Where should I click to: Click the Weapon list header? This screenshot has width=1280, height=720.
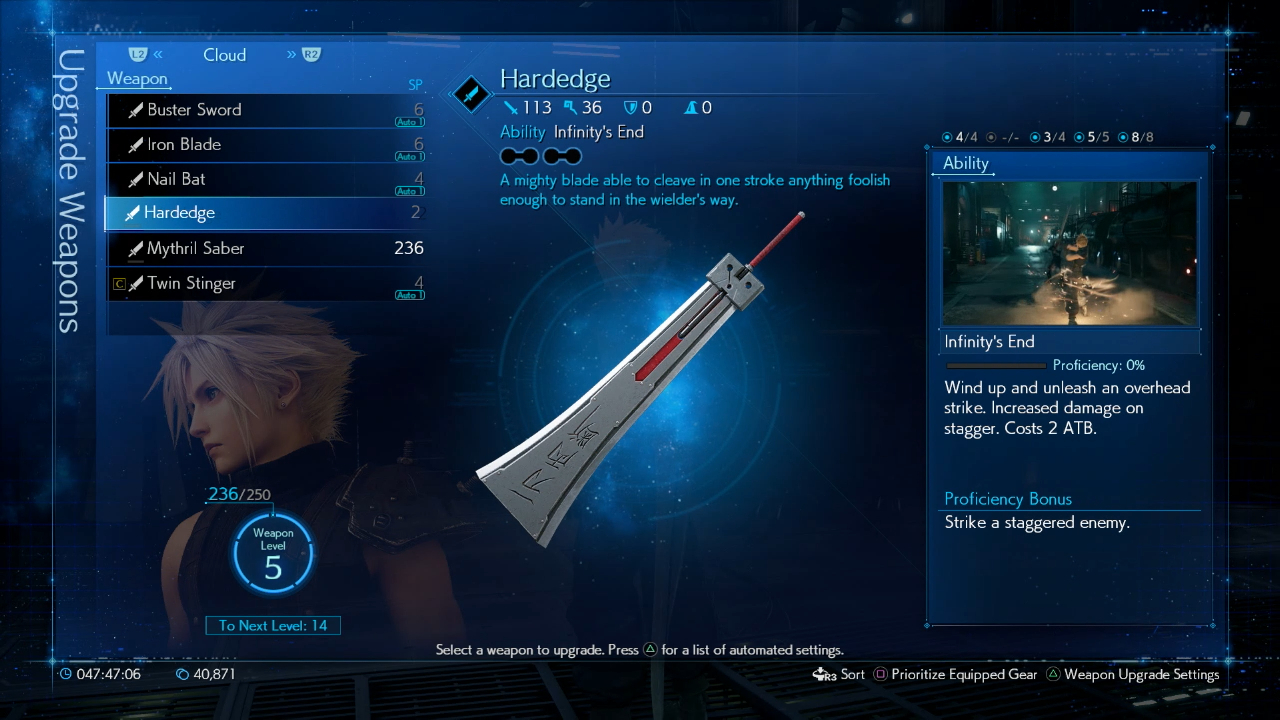click(137, 79)
